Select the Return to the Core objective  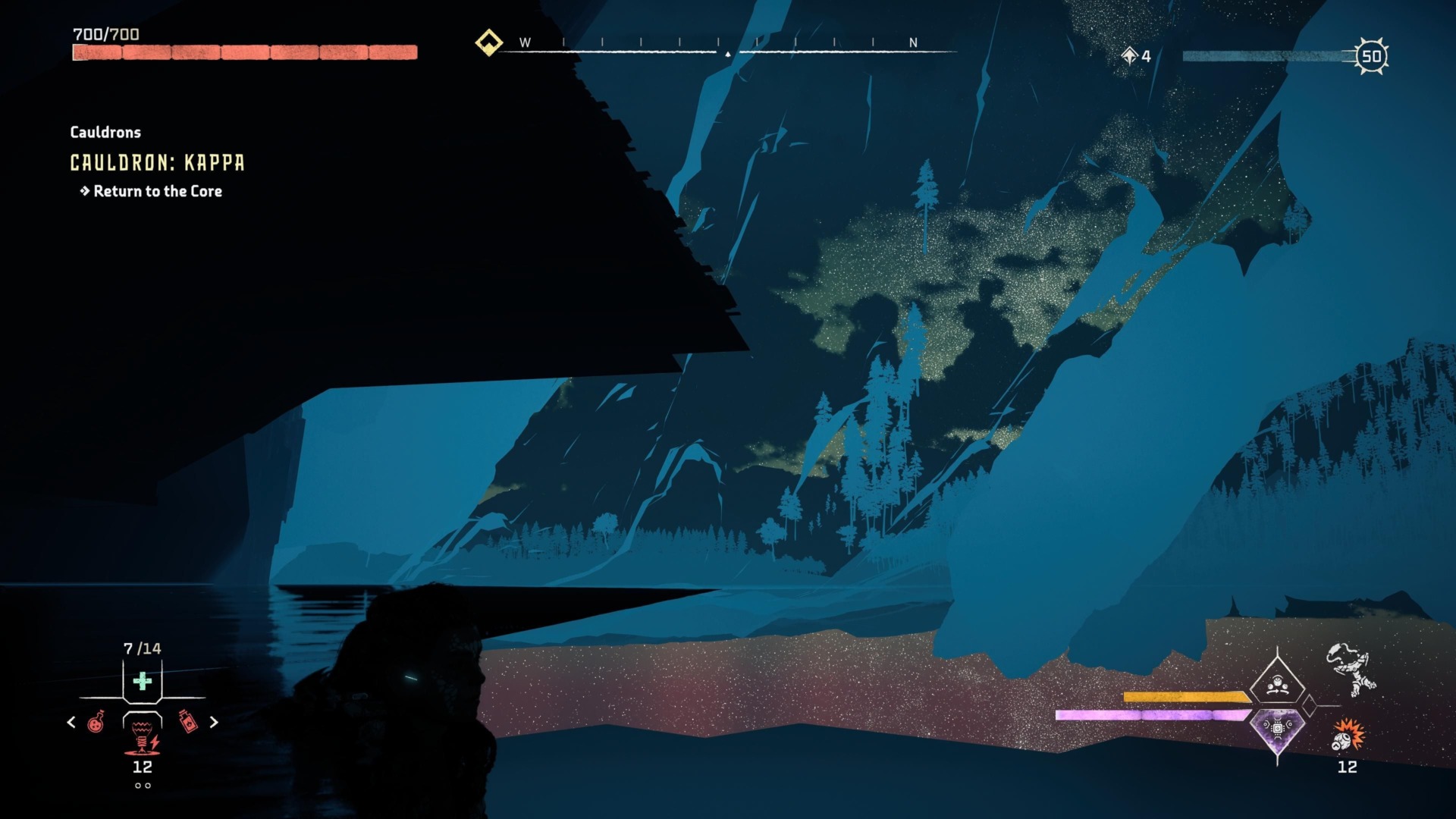click(x=158, y=191)
